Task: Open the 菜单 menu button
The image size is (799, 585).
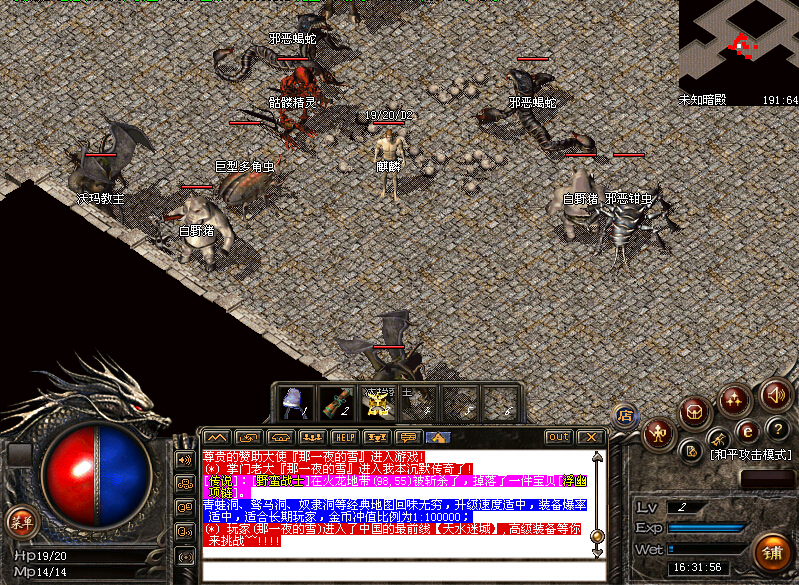Action: (x=20, y=519)
